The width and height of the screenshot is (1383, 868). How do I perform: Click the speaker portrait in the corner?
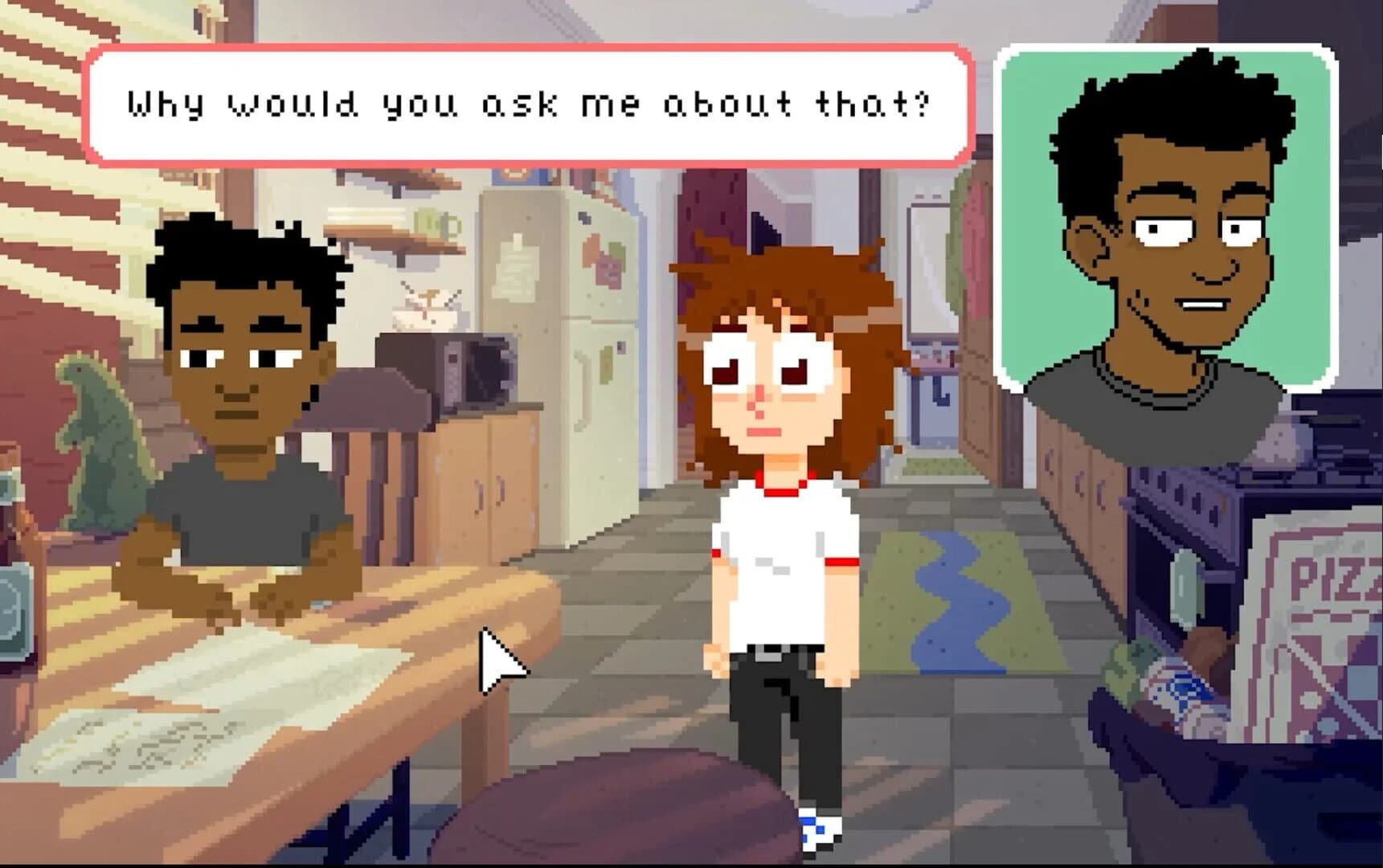(x=1165, y=217)
